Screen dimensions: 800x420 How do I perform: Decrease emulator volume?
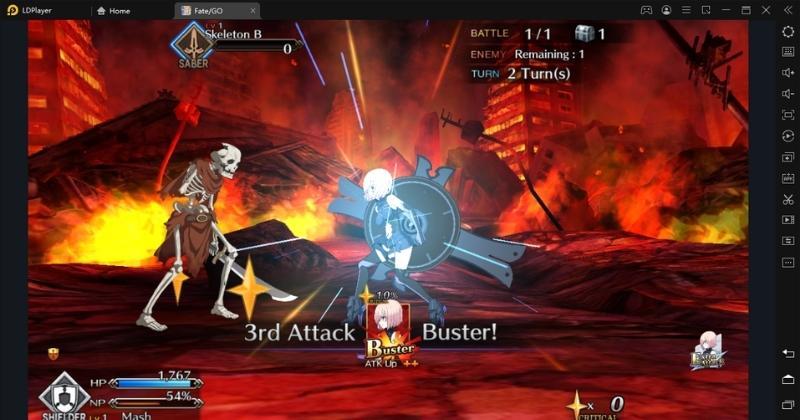788,94
